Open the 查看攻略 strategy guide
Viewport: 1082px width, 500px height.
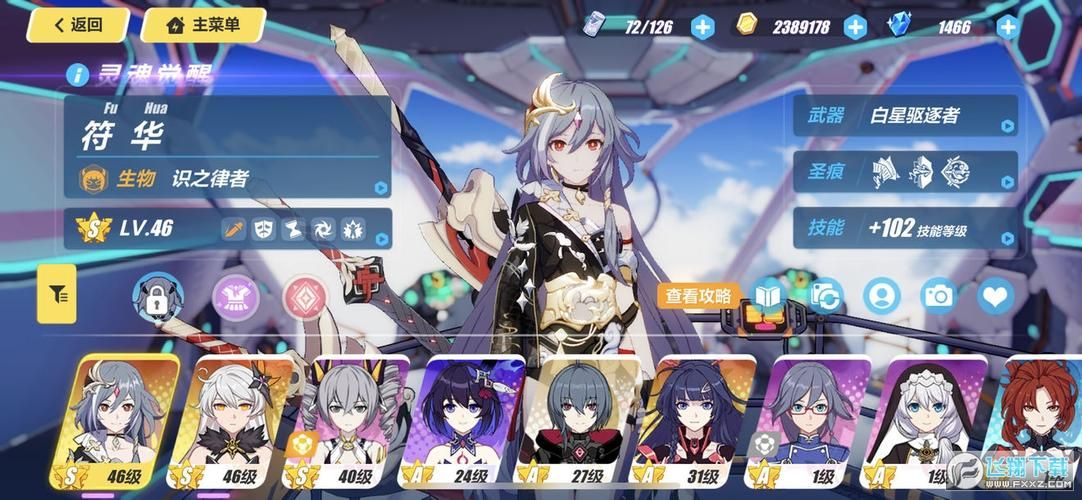(x=700, y=296)
